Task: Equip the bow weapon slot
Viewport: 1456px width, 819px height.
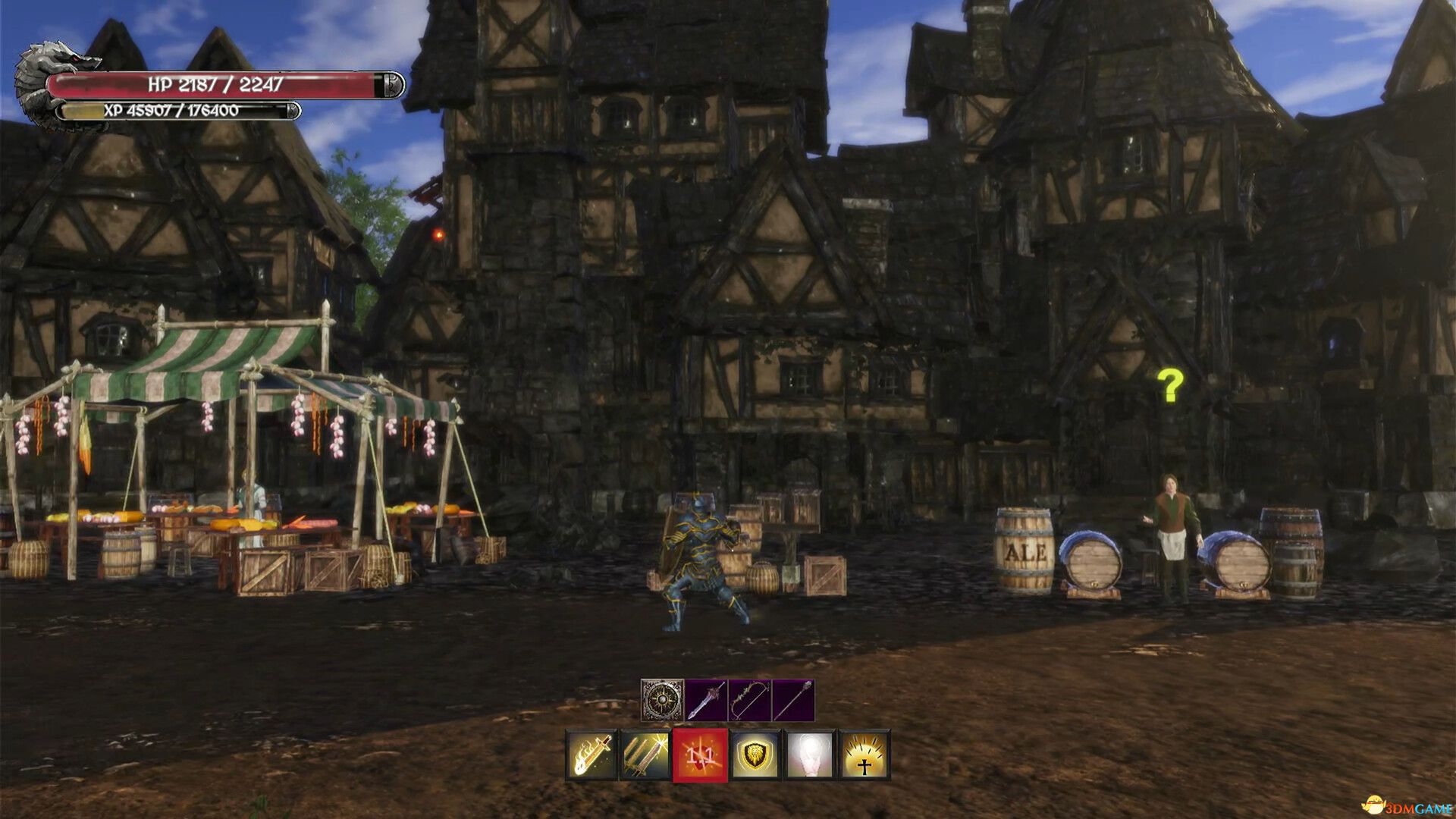Action: tap(749, 700)
